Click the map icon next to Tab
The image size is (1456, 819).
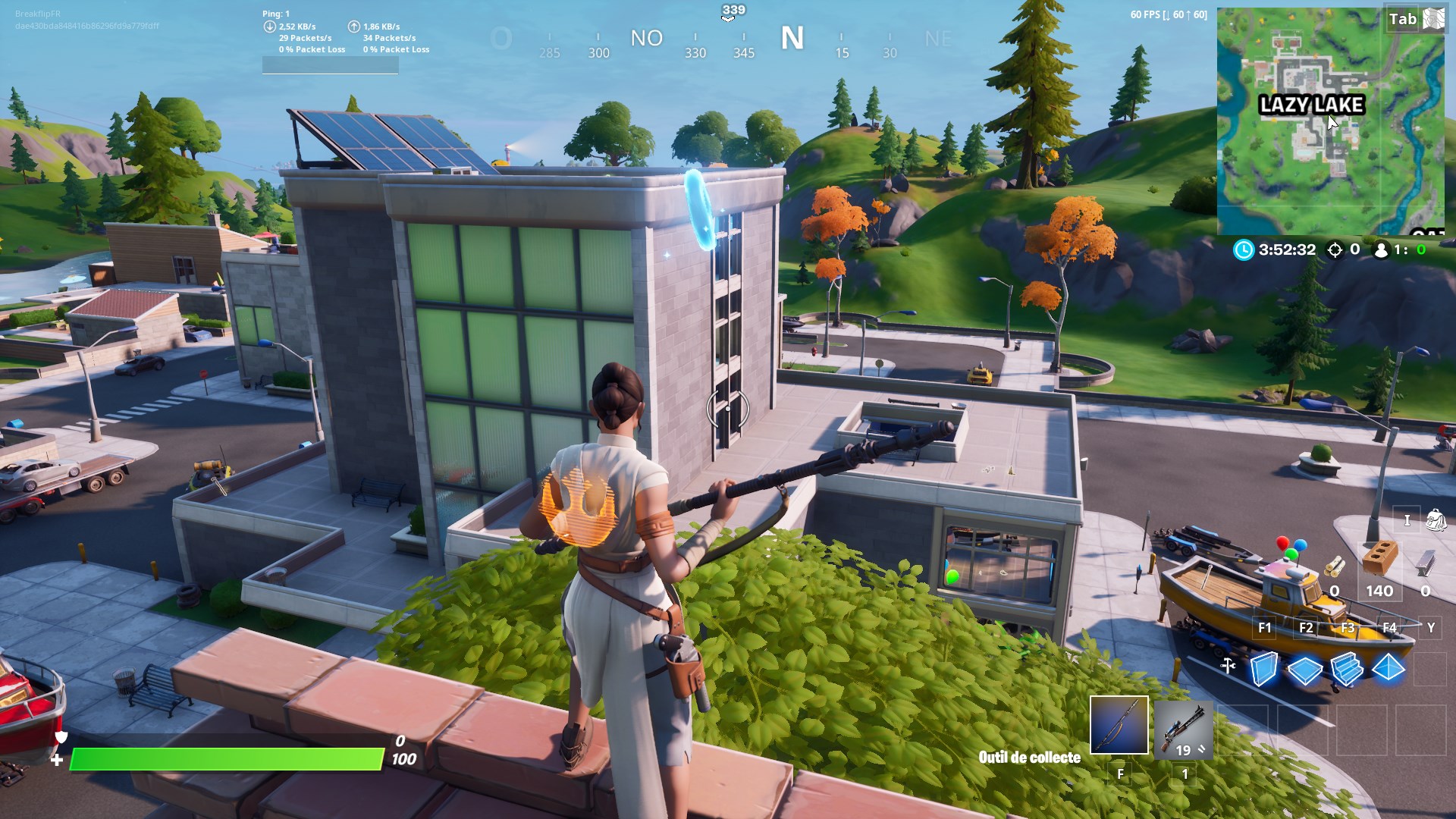[x=1434, y=17]
